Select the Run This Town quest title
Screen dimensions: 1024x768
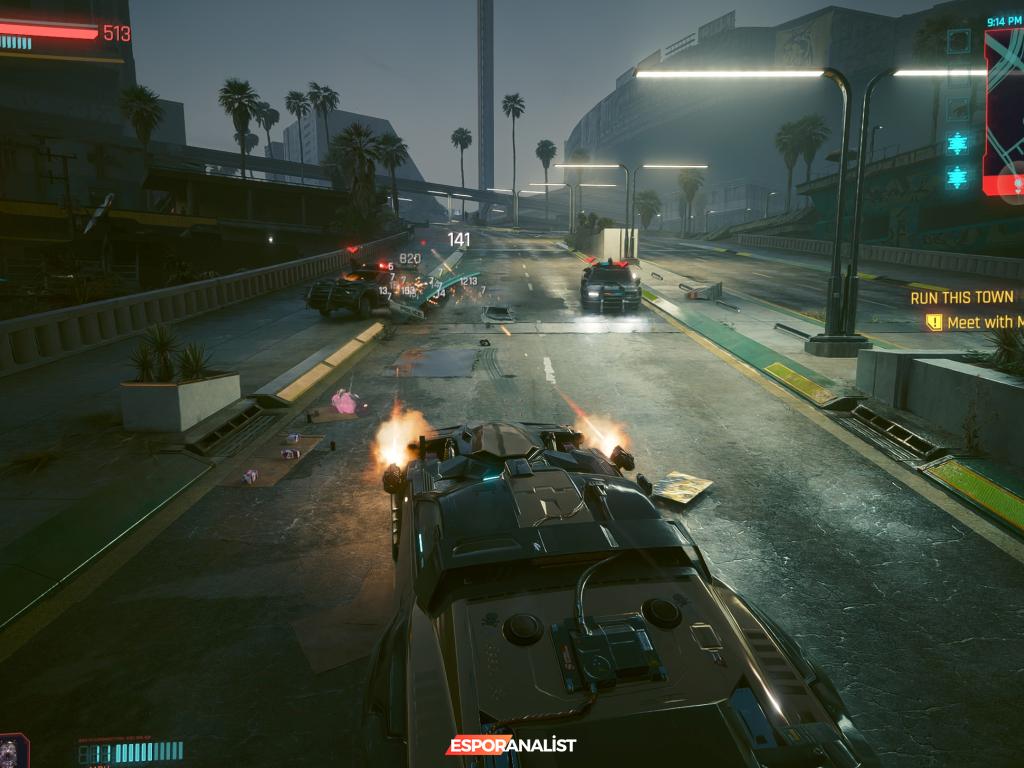pos(962,297)
